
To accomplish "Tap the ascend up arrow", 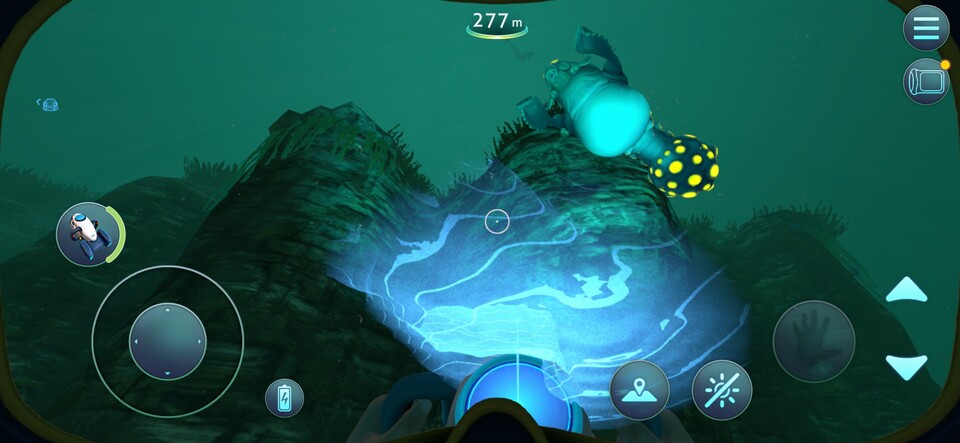I will (x=906, y=291).
